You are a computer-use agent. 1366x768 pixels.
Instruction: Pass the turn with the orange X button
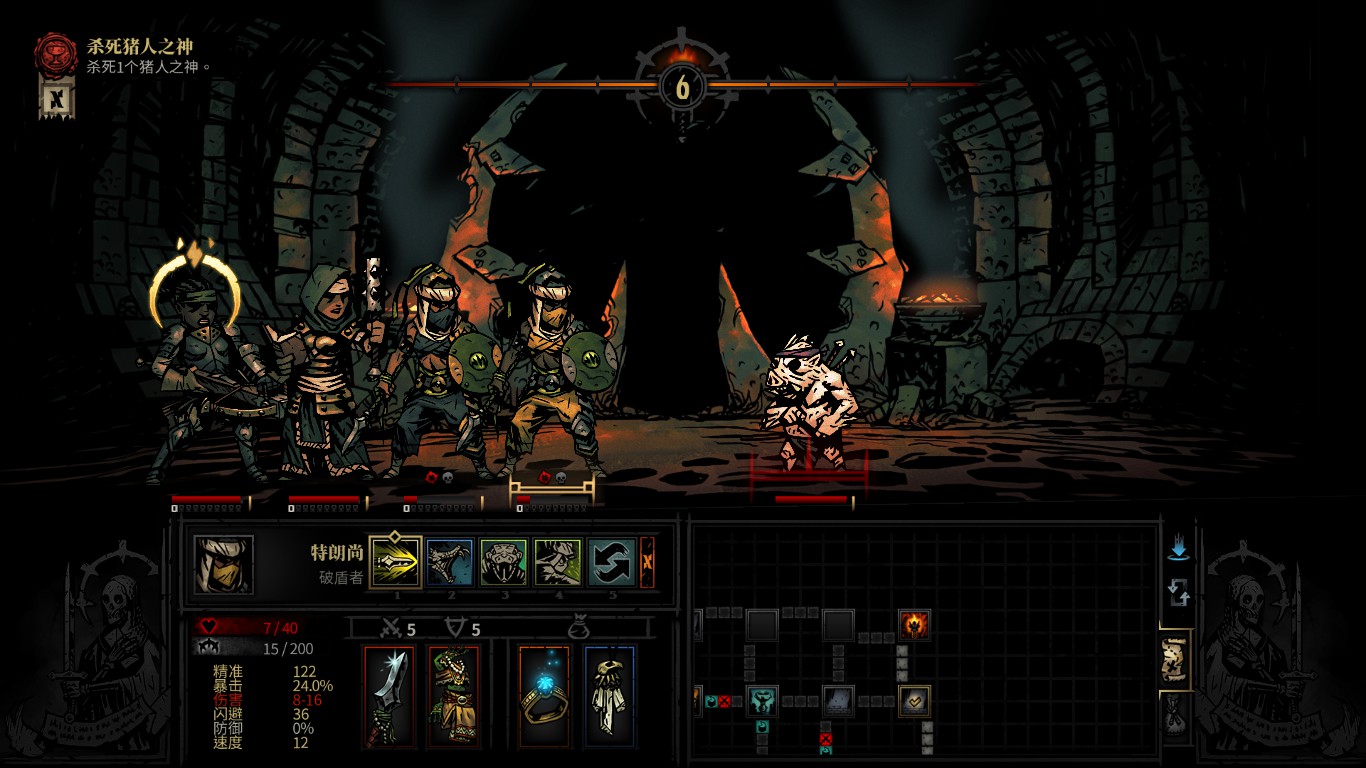pyautogui.click(x=647, y=562)
